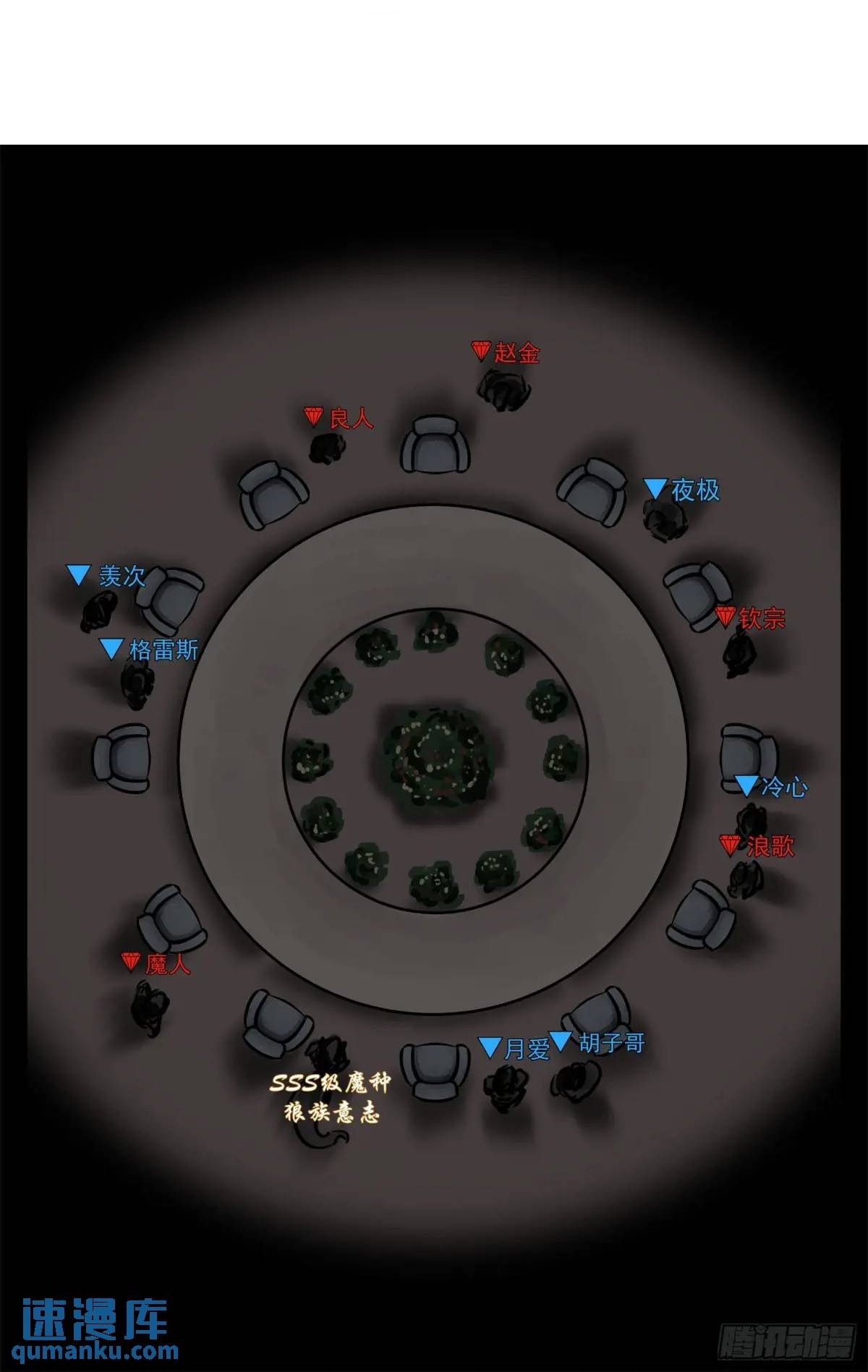Select the blue-marked player 月爱

click(x=506, y=1087)
